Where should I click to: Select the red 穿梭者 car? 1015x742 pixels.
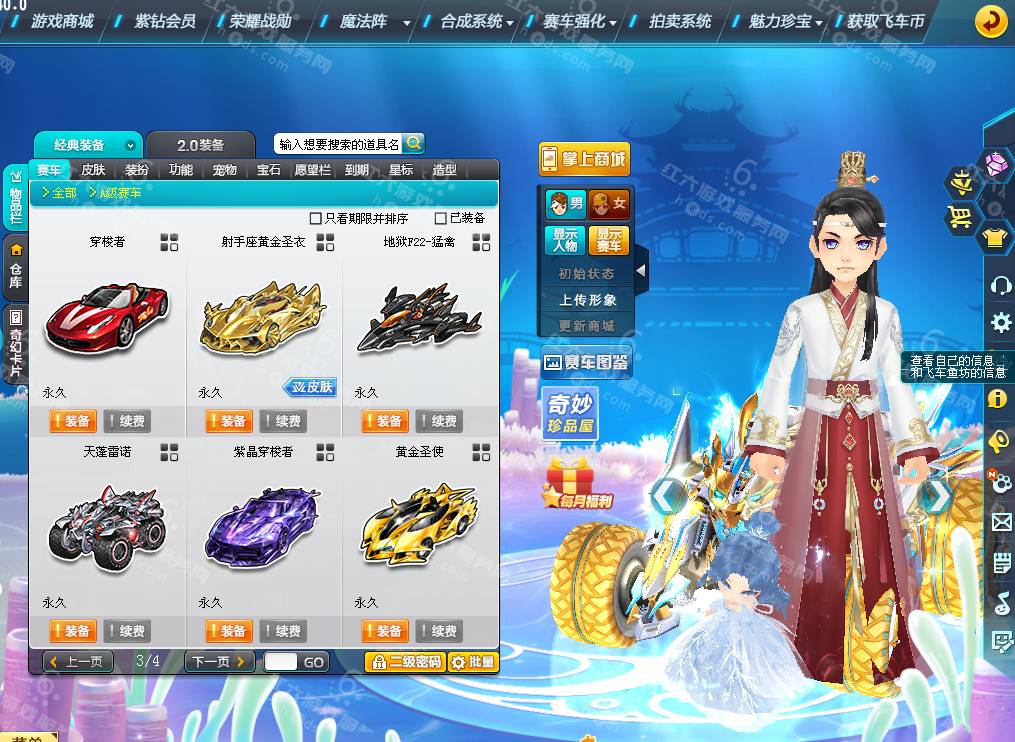[106, 317]
